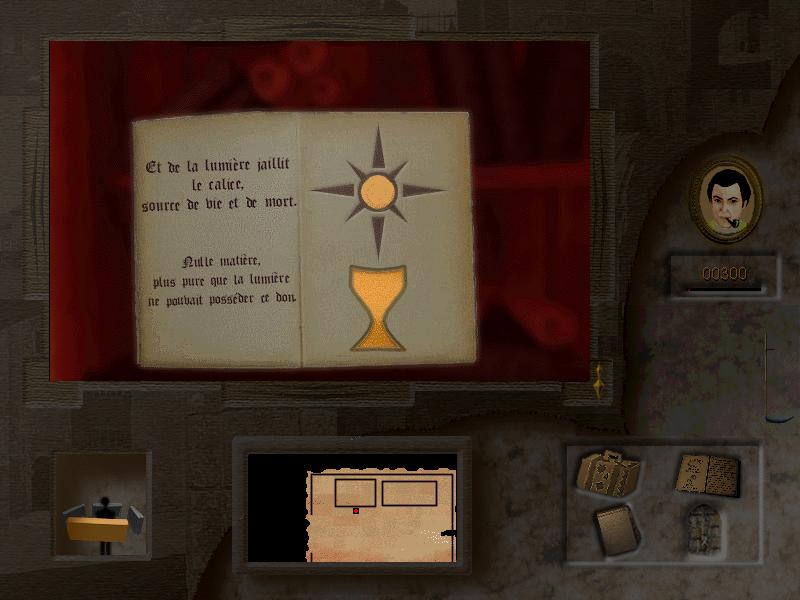The image size is (800, 600).
Task: Select the character portrait with pipe
Action: pos(727,199)
